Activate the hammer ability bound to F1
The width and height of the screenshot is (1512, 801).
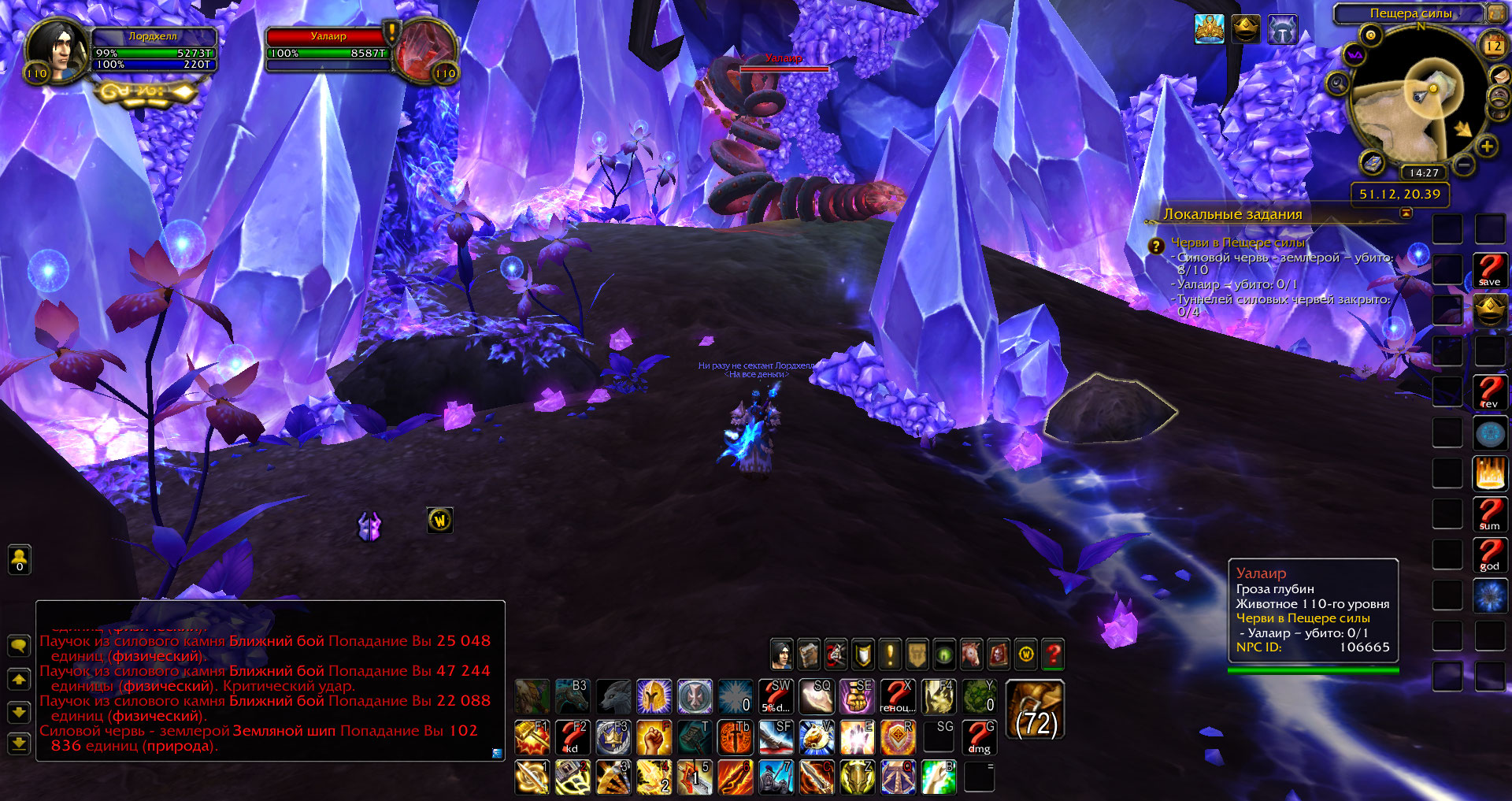click(x=532, y=737)
